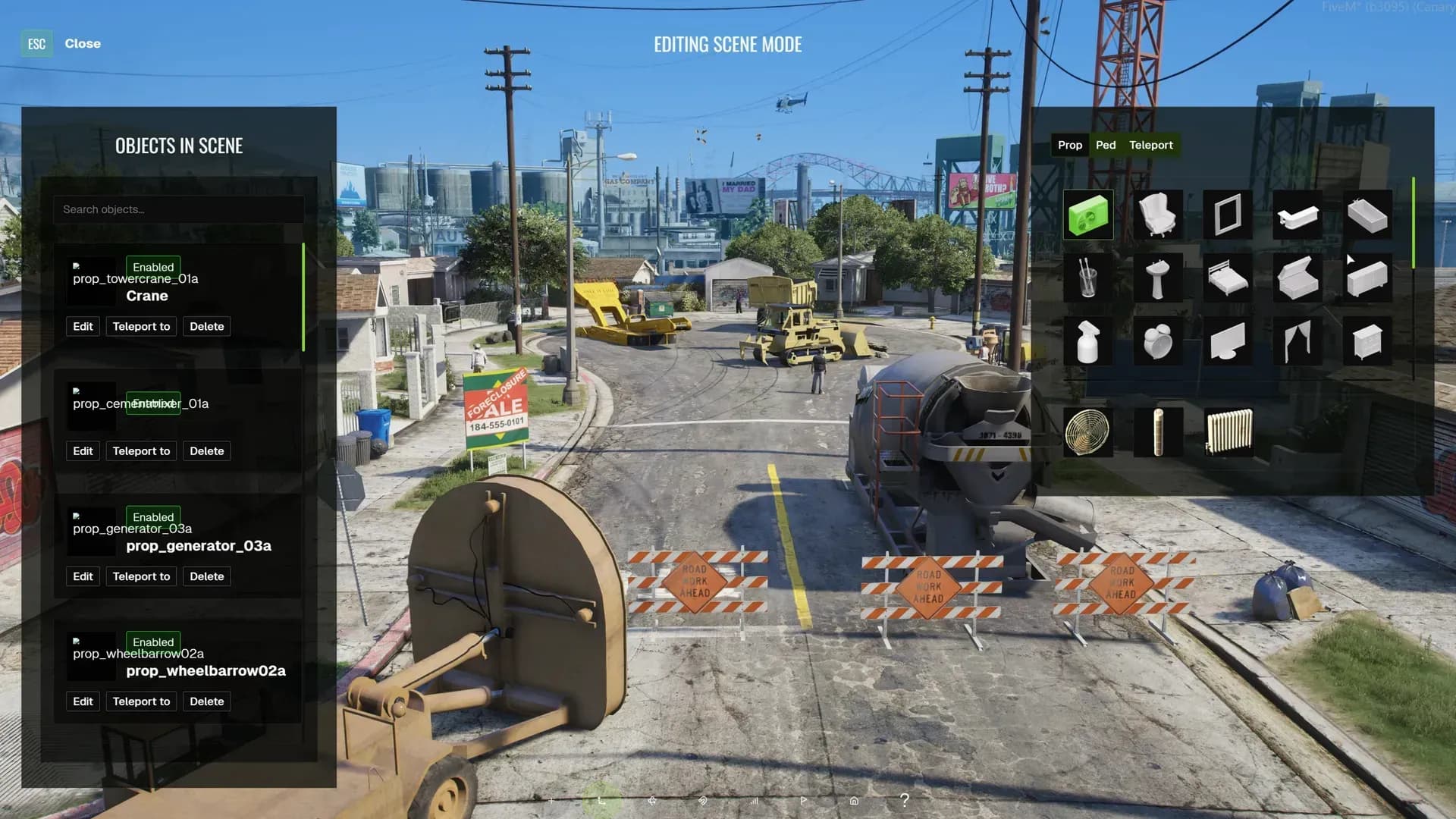Teleport to prop_generator_03a
This screenshot has height=819, width=1456.
[x=141, y=576]
